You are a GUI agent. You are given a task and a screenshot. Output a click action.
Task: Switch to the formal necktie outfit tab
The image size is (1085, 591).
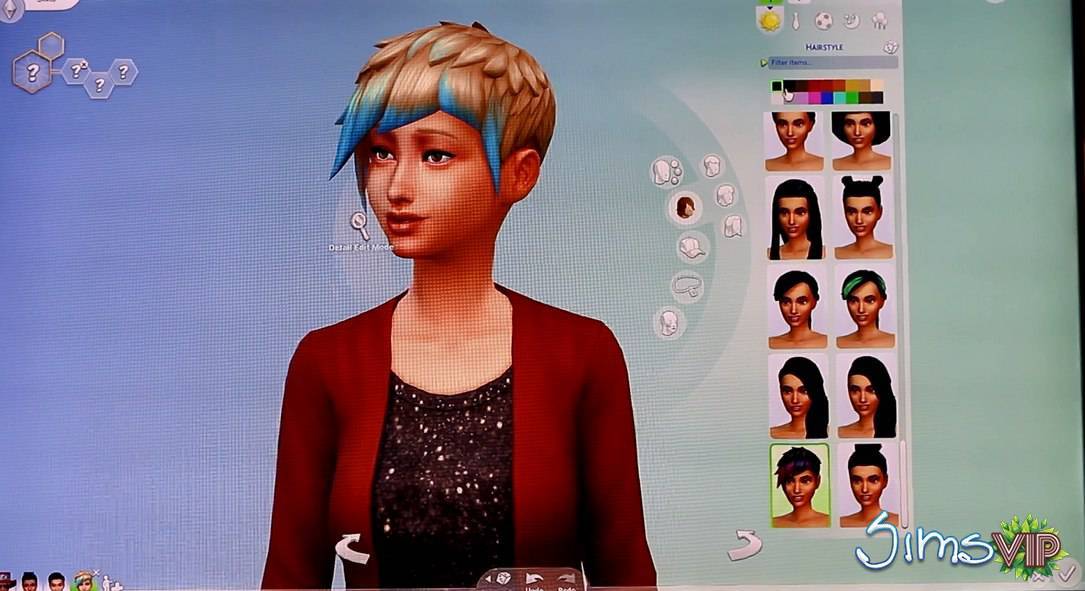tap(796, 20)
